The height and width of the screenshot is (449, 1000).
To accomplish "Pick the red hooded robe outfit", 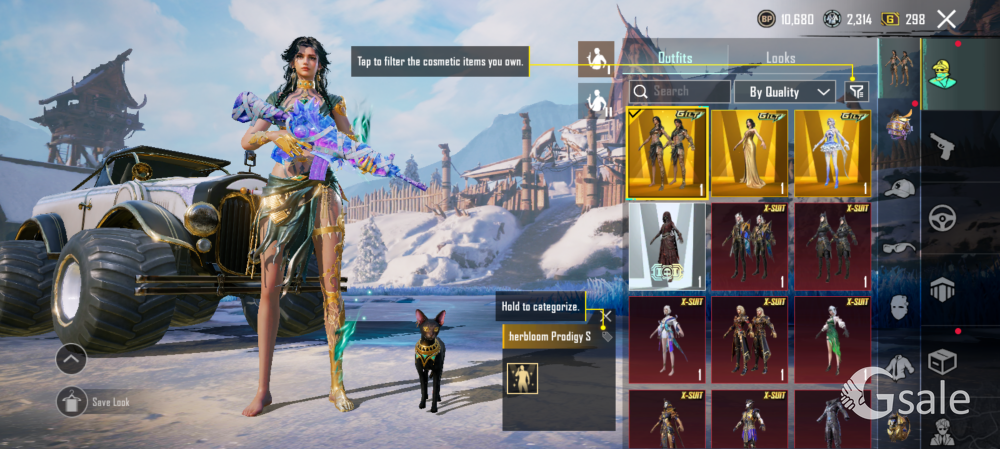I will pos(666,246).
